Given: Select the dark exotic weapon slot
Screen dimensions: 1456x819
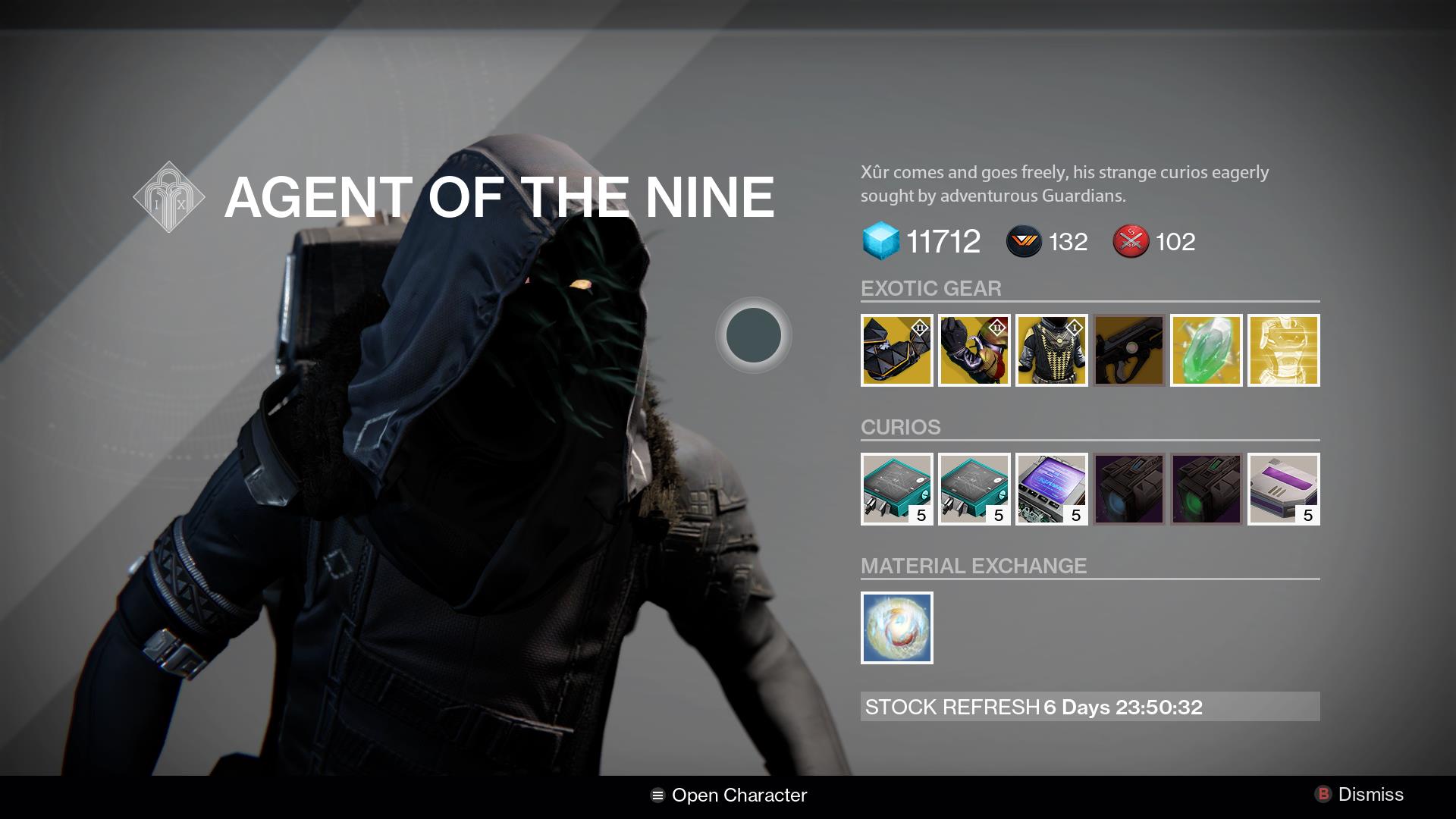Looking at the screenshot, I should 1128,350.
